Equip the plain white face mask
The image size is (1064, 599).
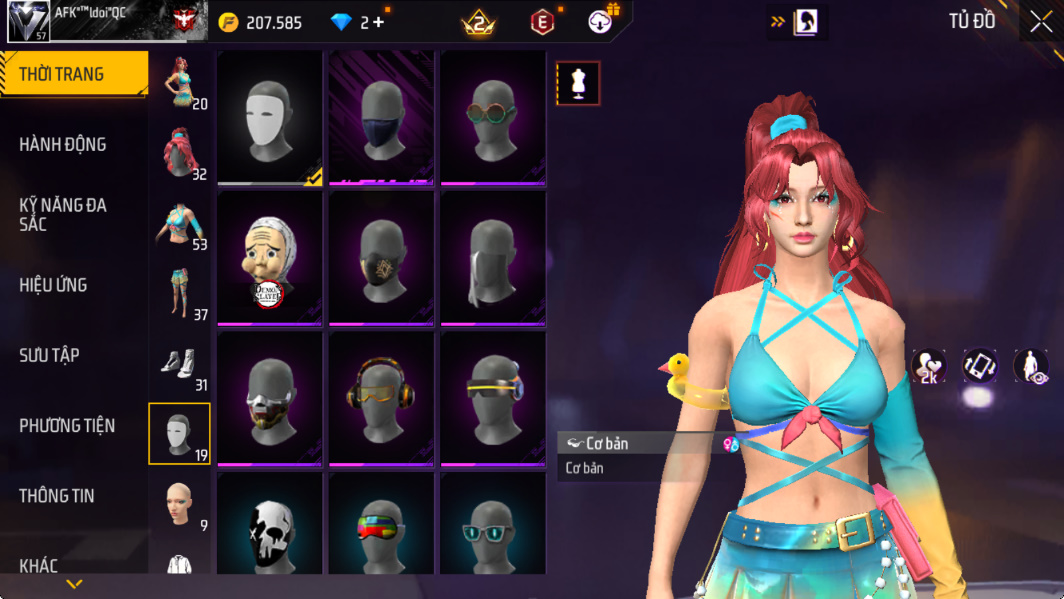coord(270,118)
